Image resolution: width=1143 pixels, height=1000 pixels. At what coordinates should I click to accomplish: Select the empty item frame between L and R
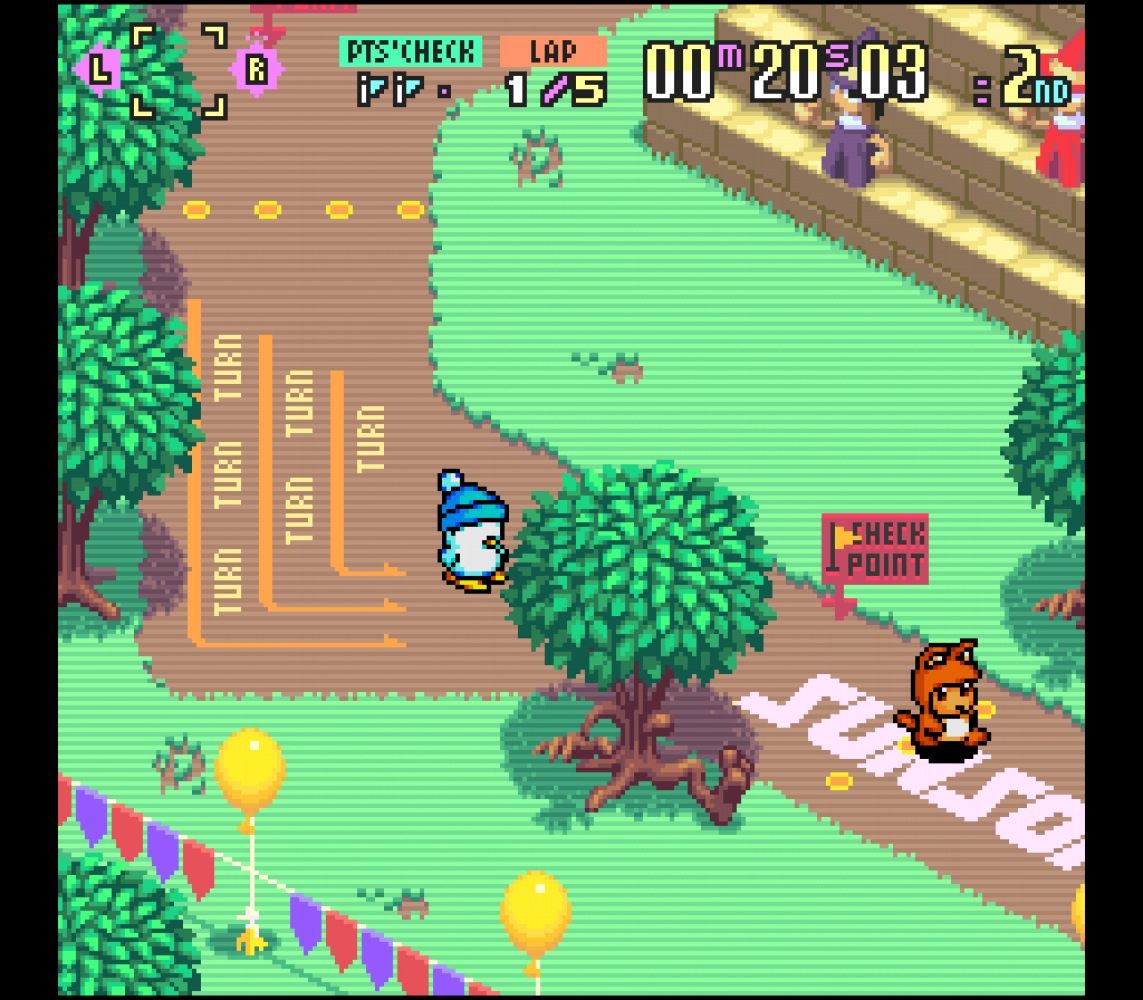tap(179, 71)
